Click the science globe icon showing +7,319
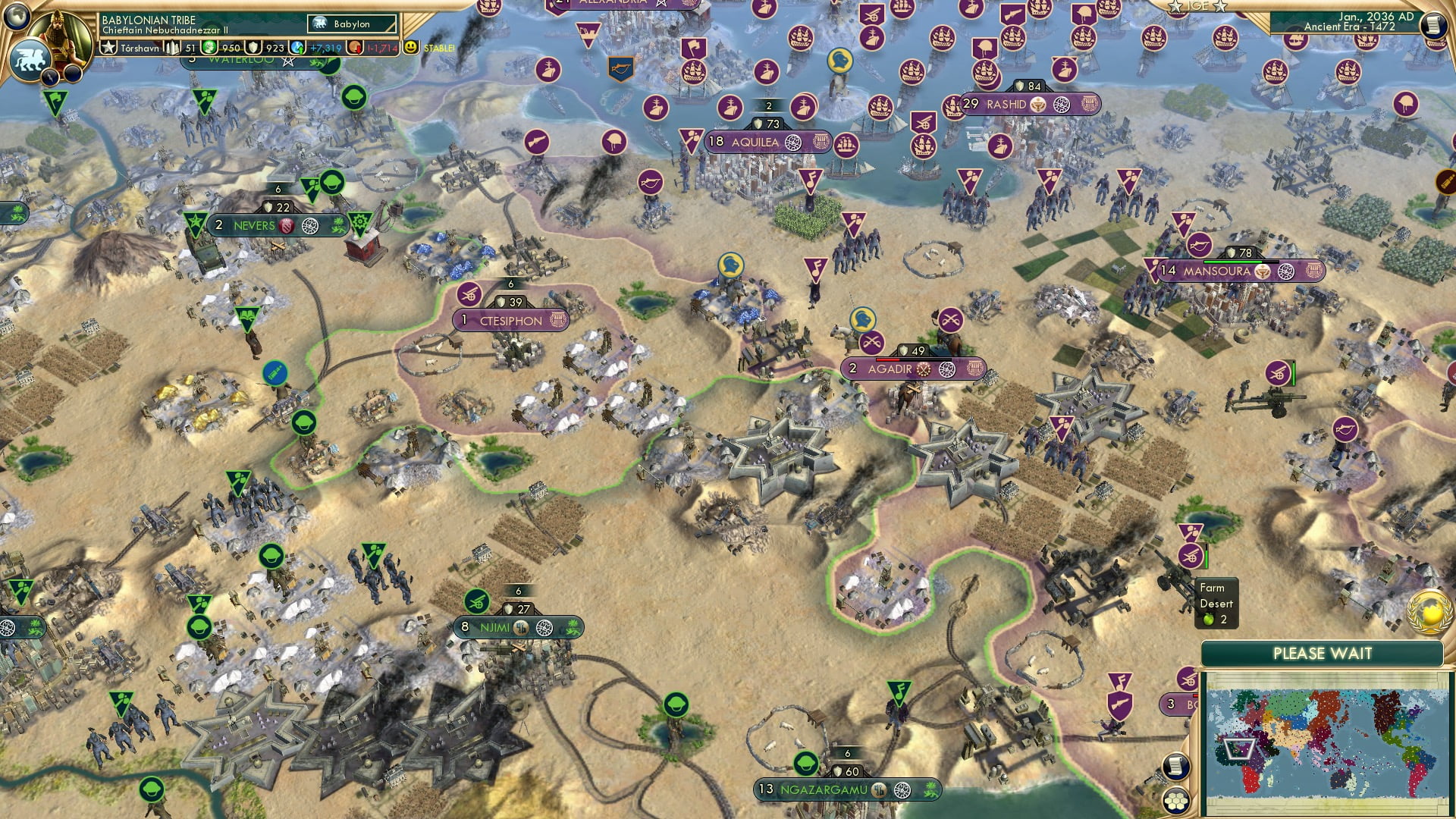Viewport: 1456px width, 819px height. coord(296,46)
